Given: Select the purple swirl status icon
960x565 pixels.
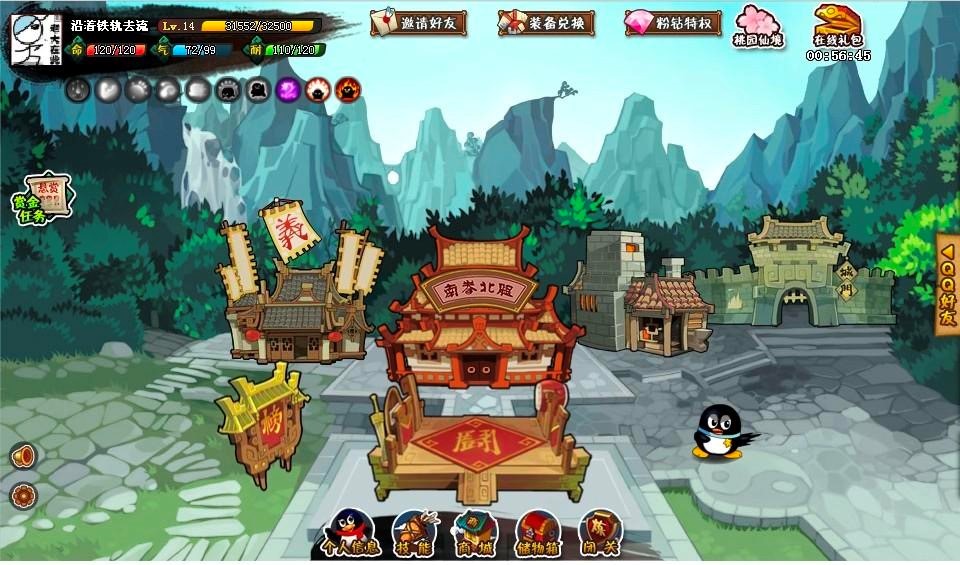Looking at the screenshot, I should (288, 91).
